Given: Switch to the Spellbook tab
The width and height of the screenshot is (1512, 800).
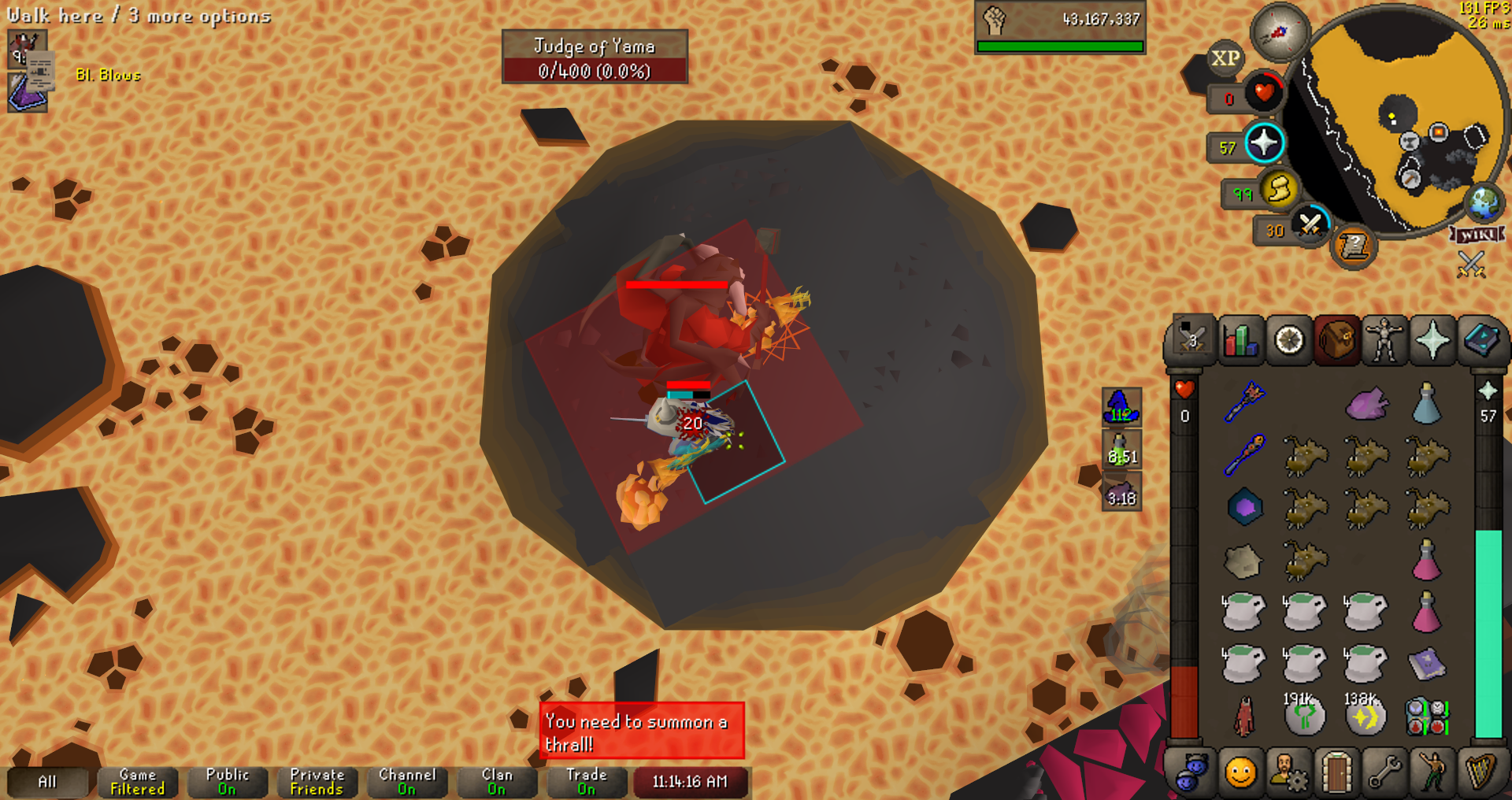Looking at the screenshot, I should [x=1480, y=341].
